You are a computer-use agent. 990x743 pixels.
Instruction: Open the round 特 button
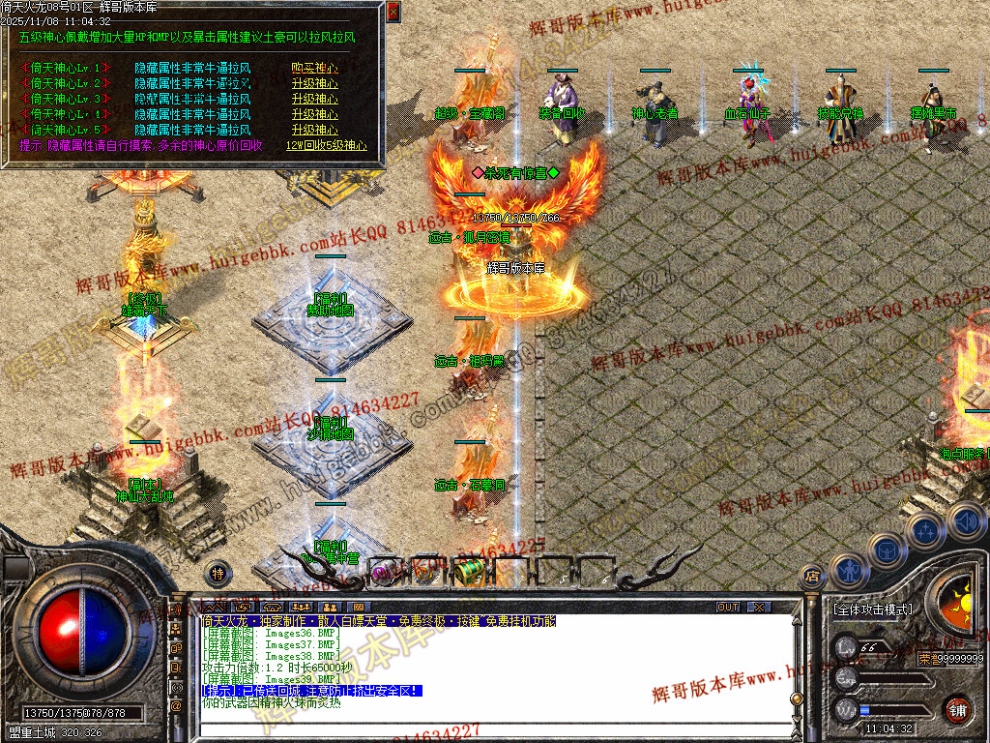[218, 572]
